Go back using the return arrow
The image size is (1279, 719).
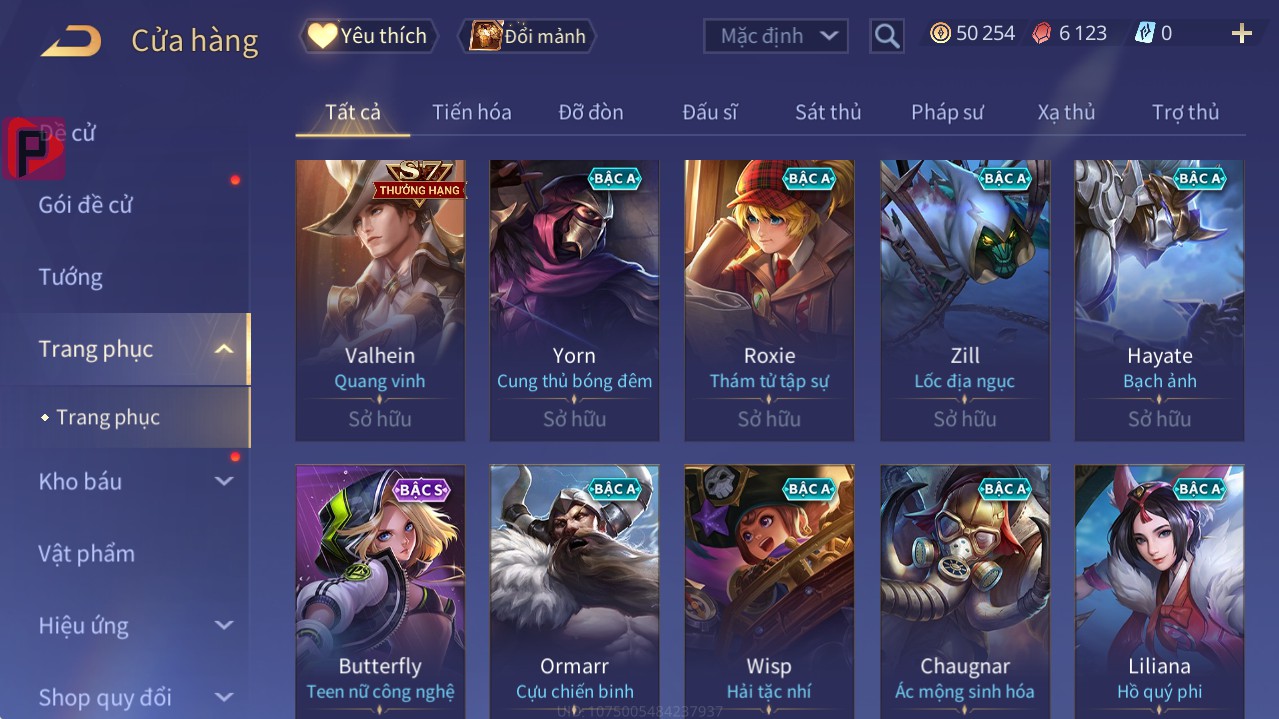[71, 40]
